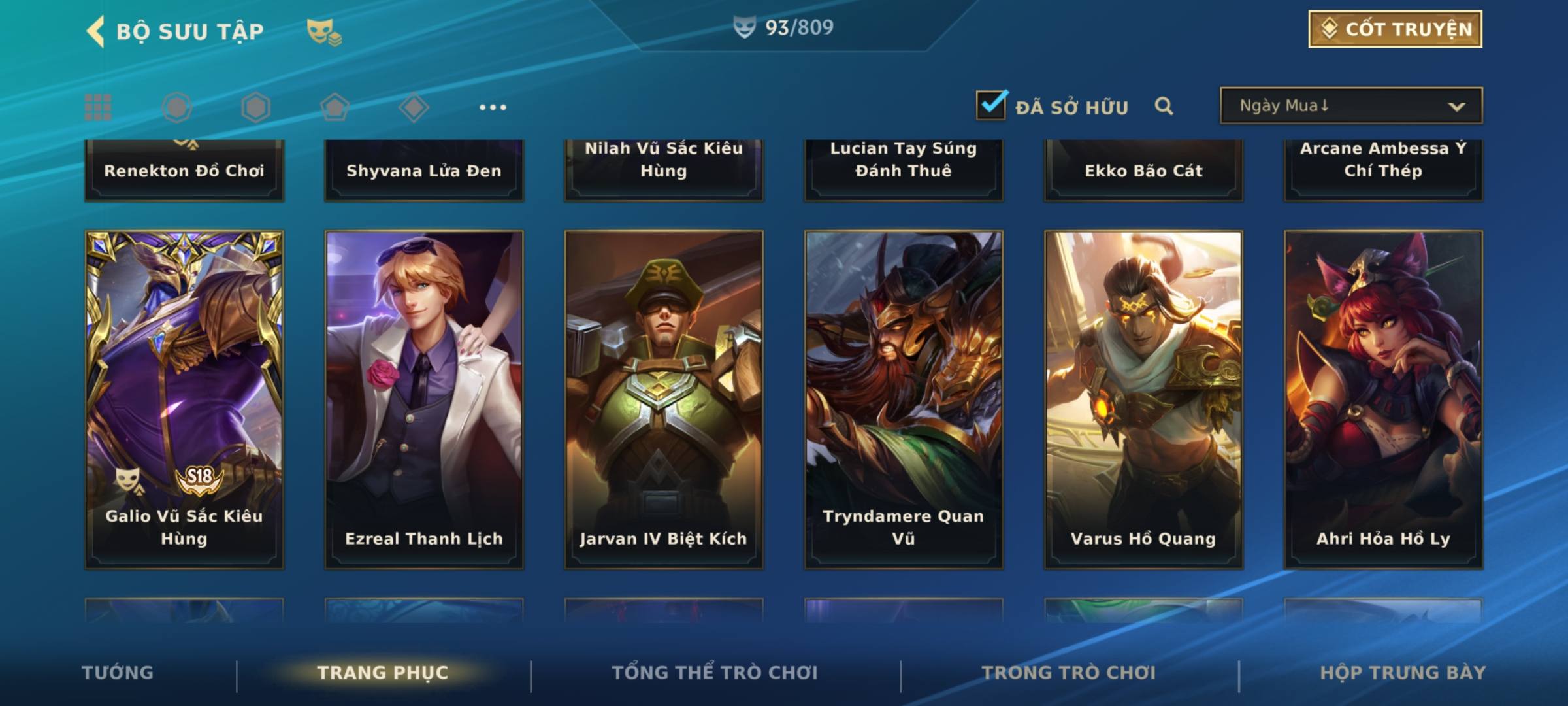Open the Tổng Thể Trò Chơi tab
Screen dimensions: 1568x706
[715, 673]
